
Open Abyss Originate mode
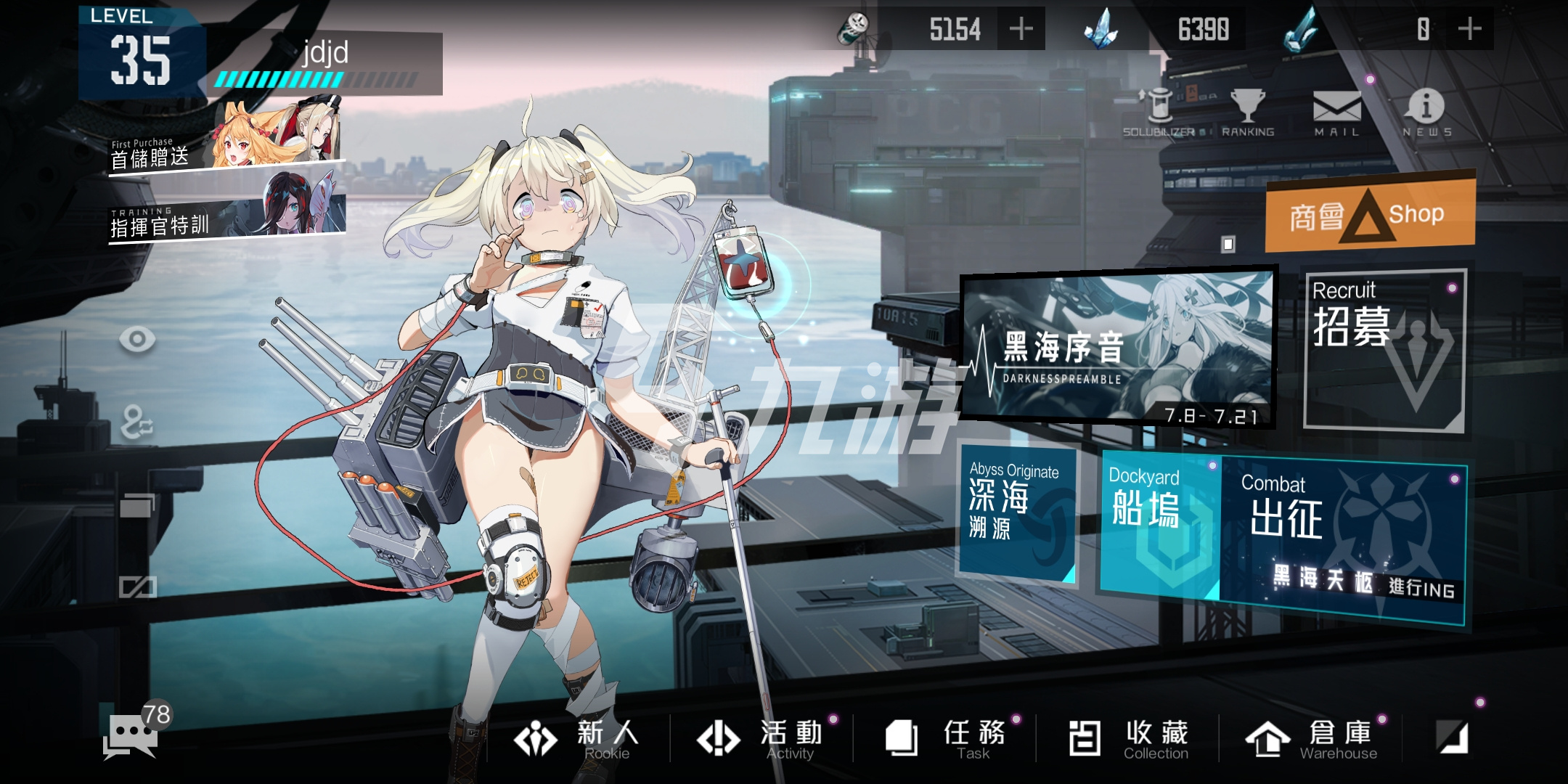pos(1016,511)
